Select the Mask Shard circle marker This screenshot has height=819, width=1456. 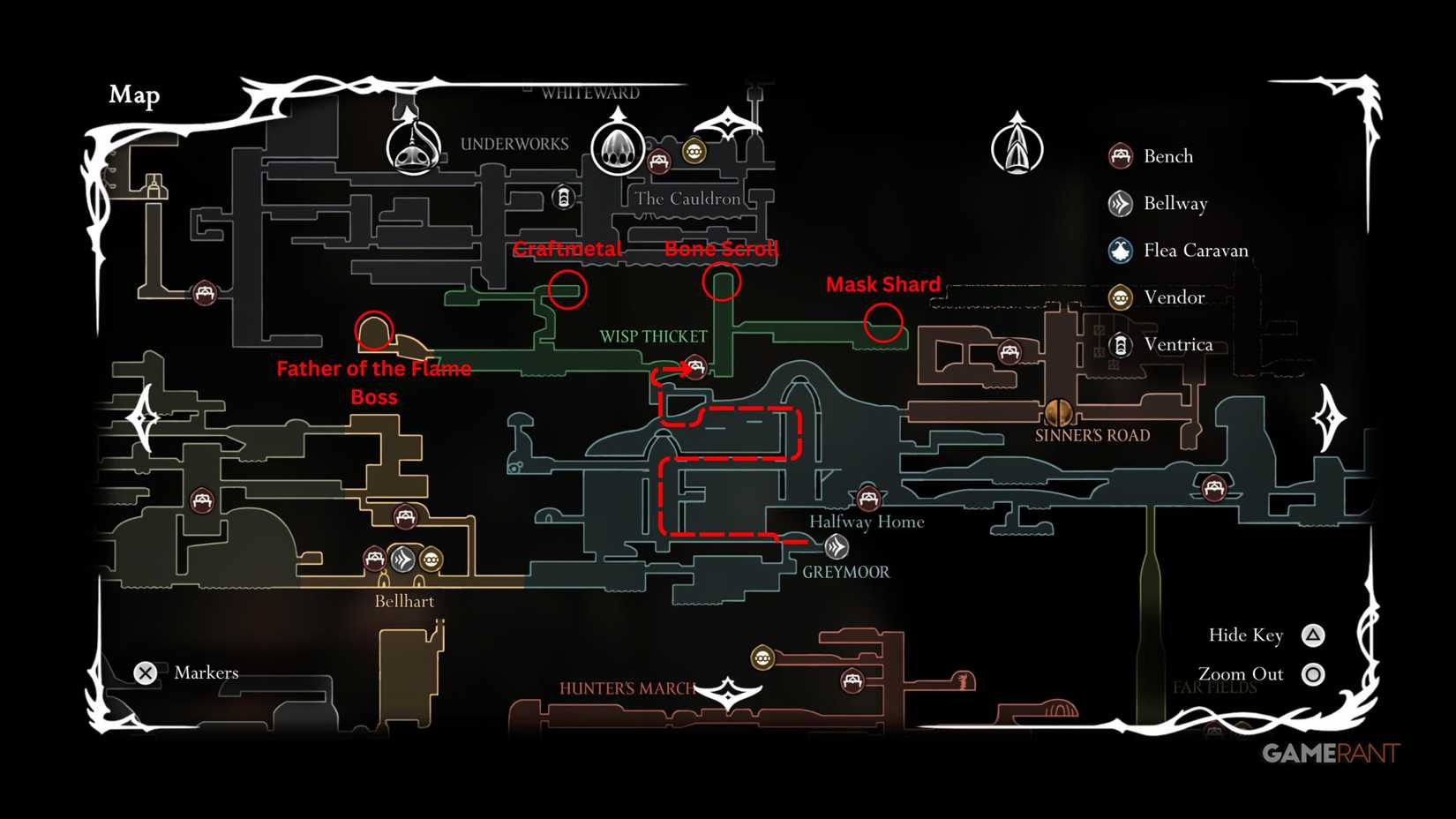pos(883,322)
